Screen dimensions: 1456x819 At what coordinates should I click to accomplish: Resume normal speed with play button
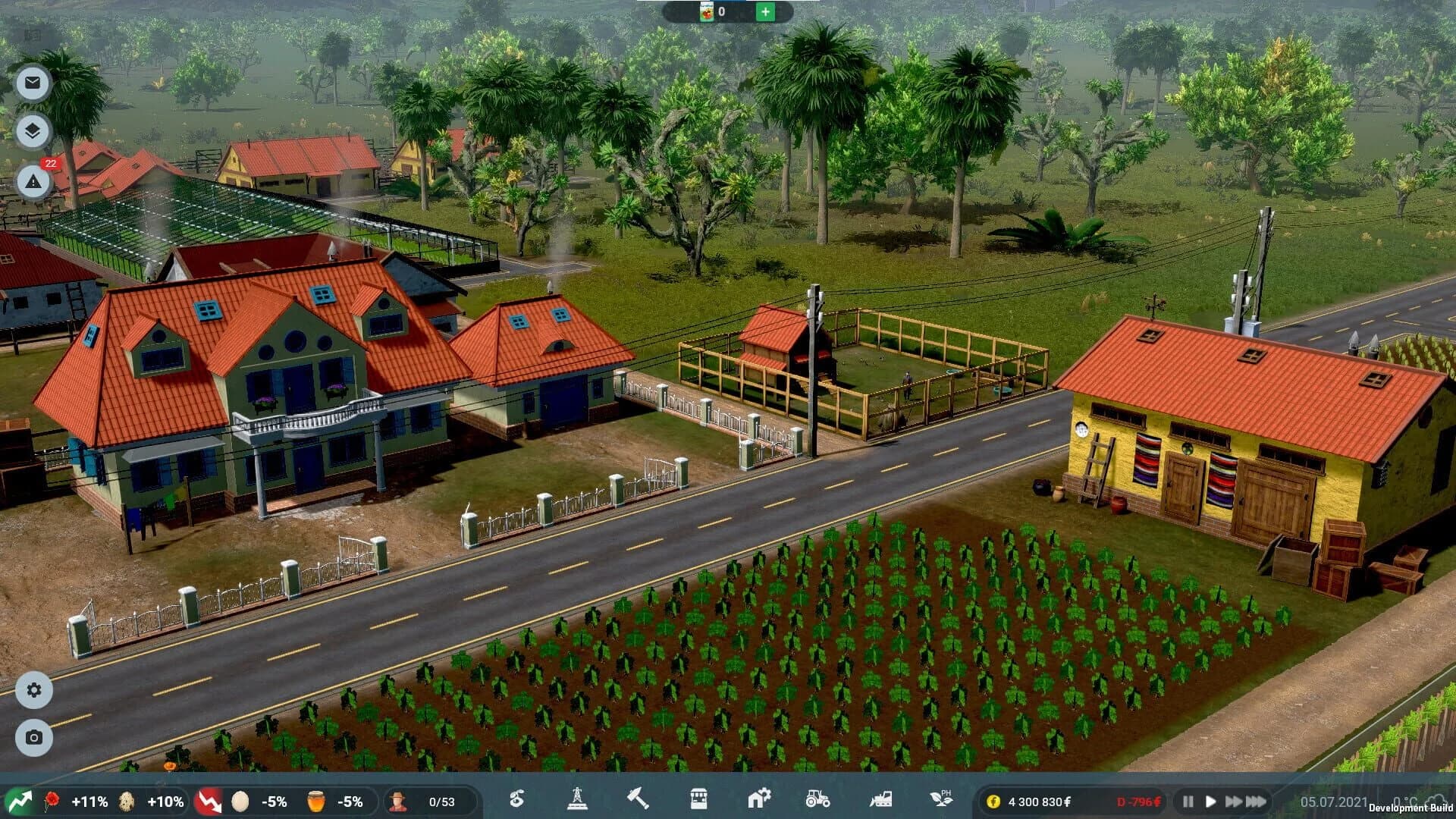click(x=1213, y=802)
